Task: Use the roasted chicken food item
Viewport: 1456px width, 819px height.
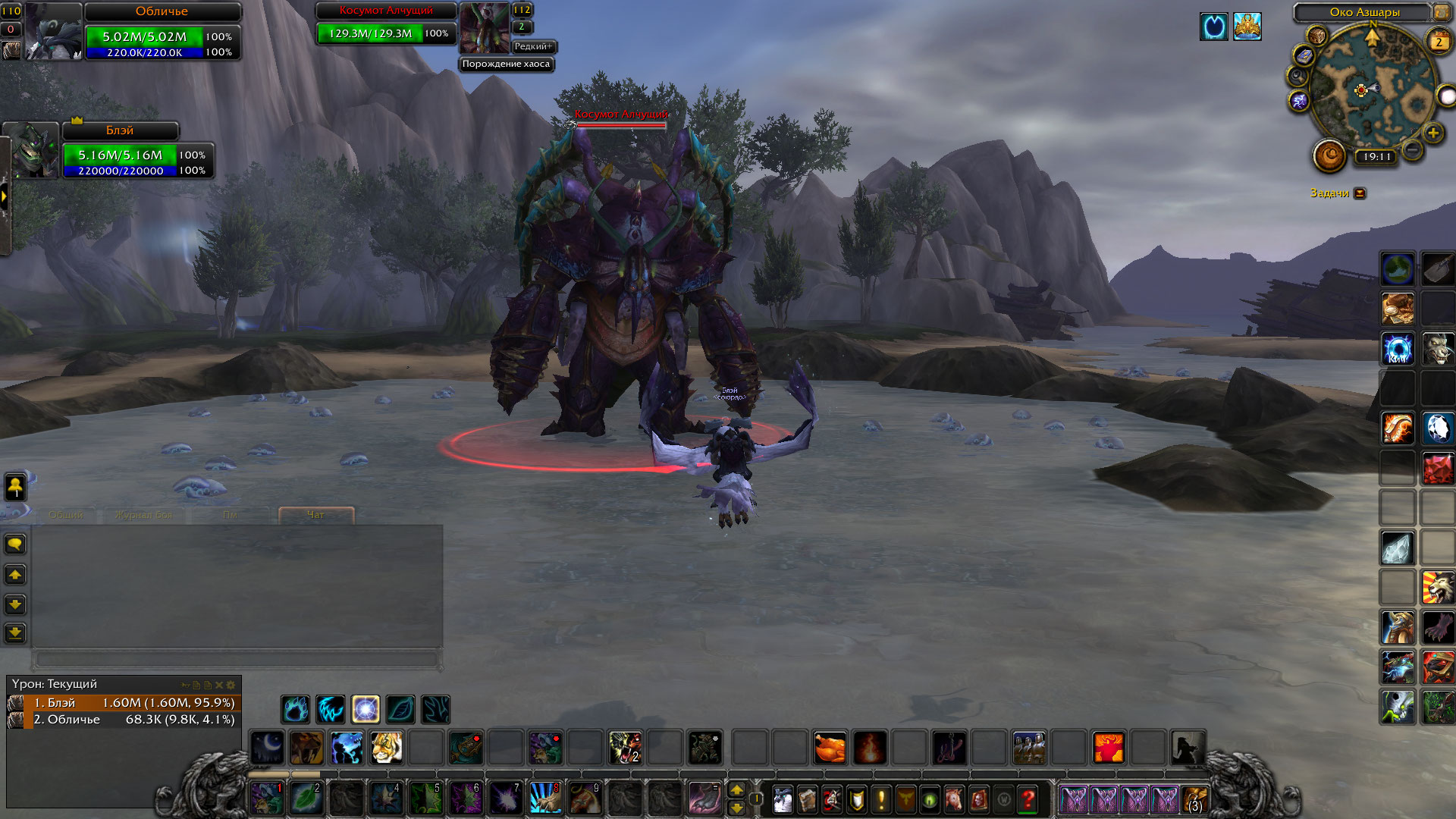Action: pyautogui.click(x=830, y=748)
